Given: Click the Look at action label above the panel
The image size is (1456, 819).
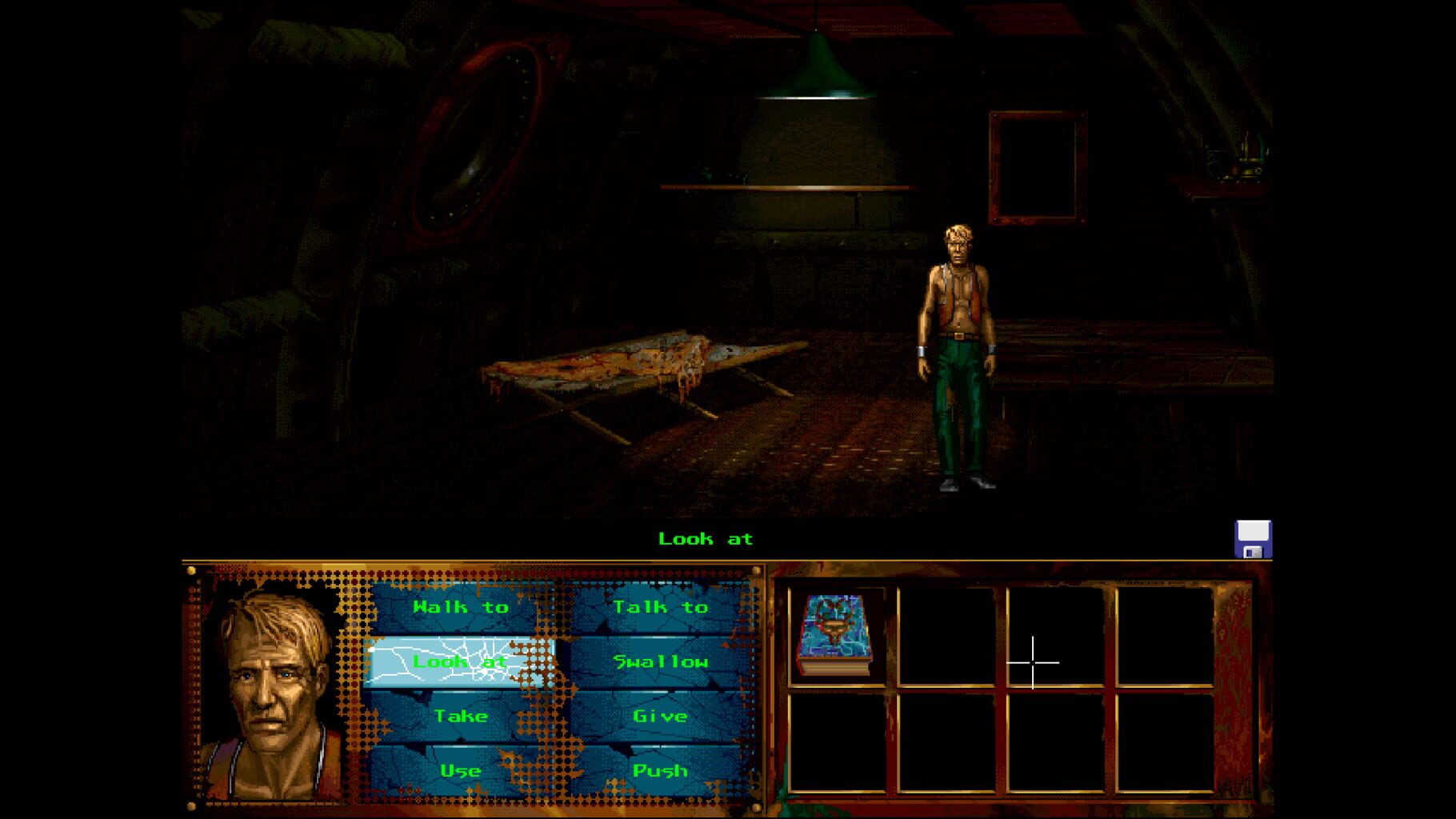Looking at the screenshot, I should point(706,539).
